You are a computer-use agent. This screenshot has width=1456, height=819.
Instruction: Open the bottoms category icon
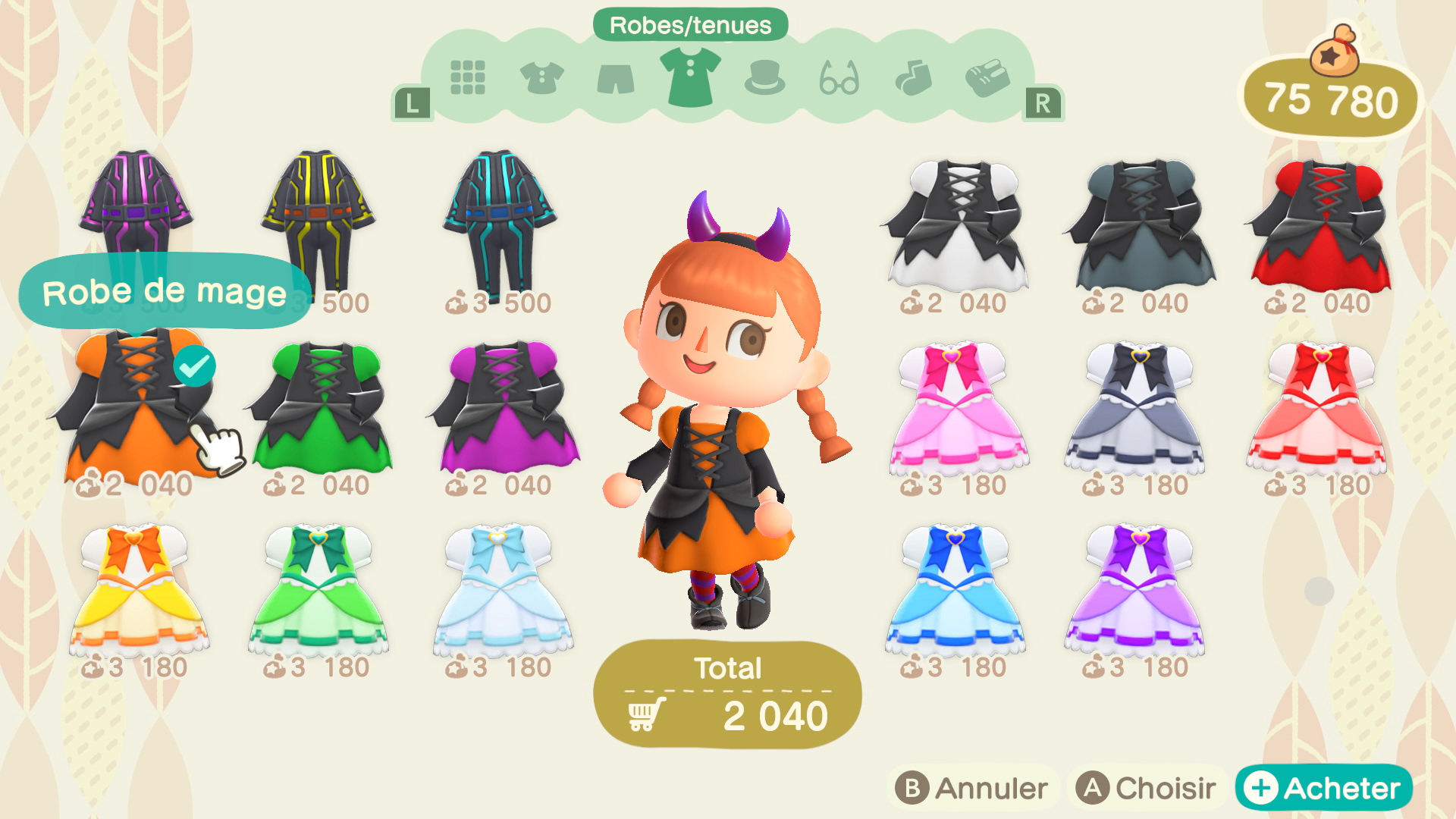point(614,77)
